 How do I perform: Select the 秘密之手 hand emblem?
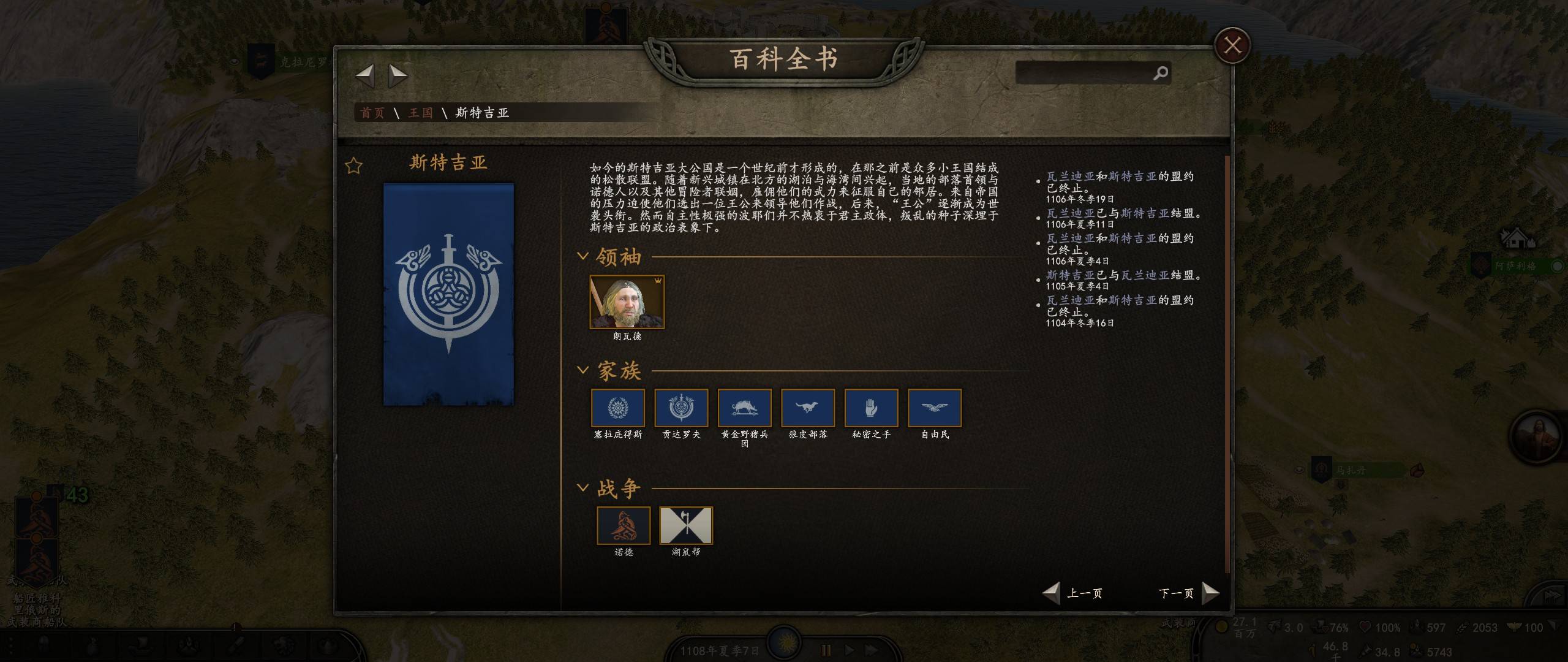pyautogui.click(x=871, y=408)
